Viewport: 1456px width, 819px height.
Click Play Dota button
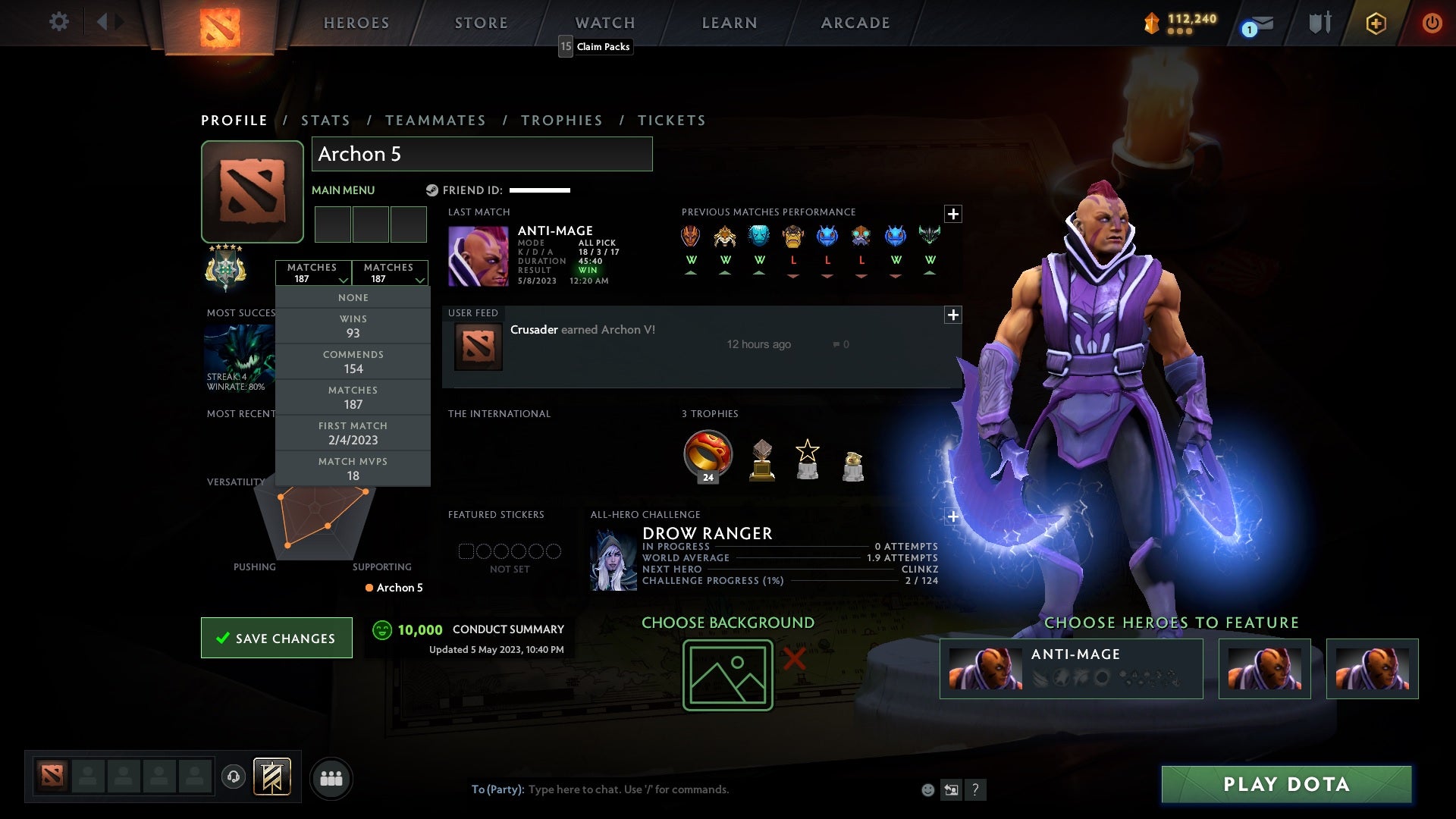(x=1286, y=784)
